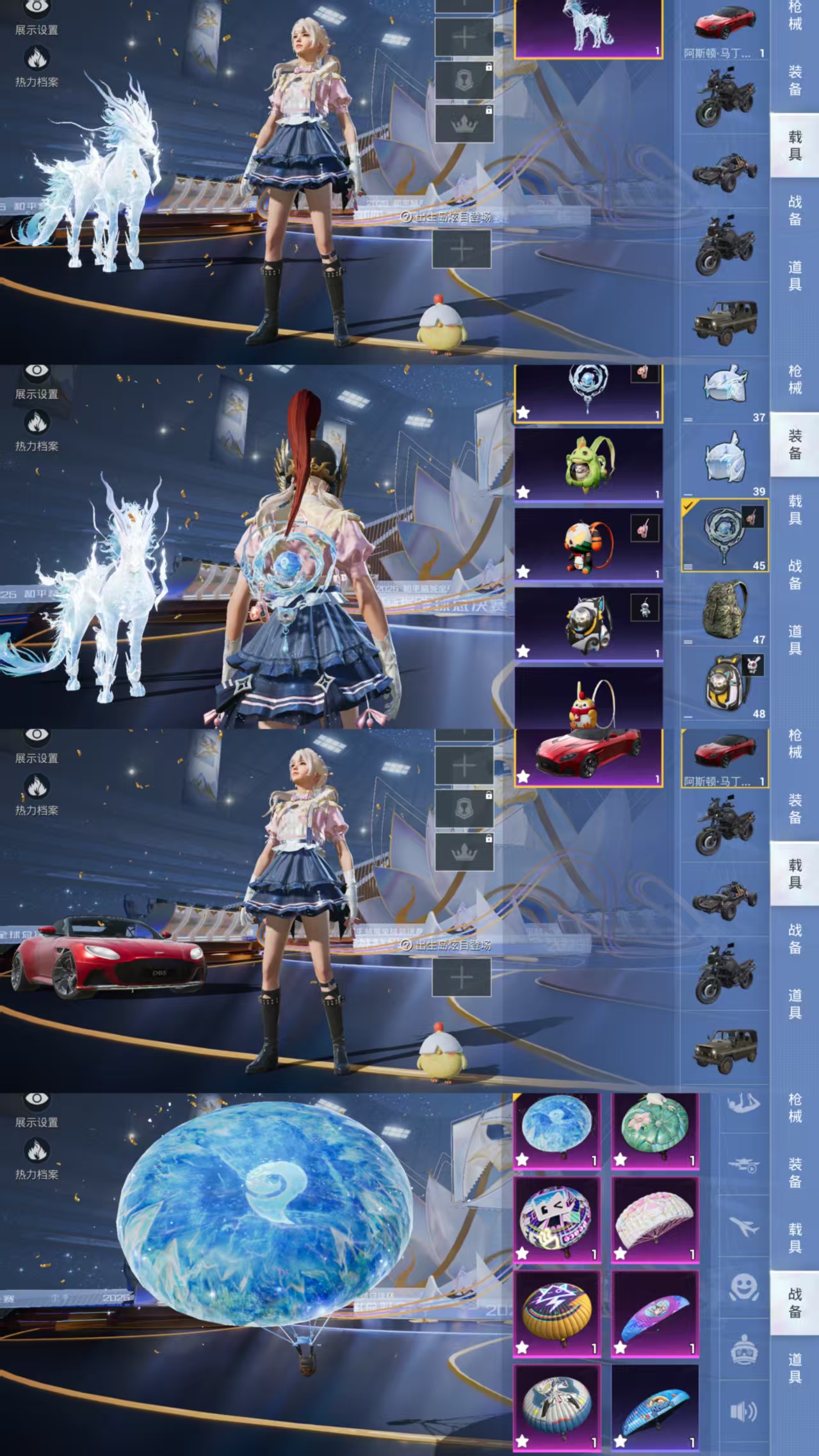Select the ice kirin mount tile

point(588,28)
